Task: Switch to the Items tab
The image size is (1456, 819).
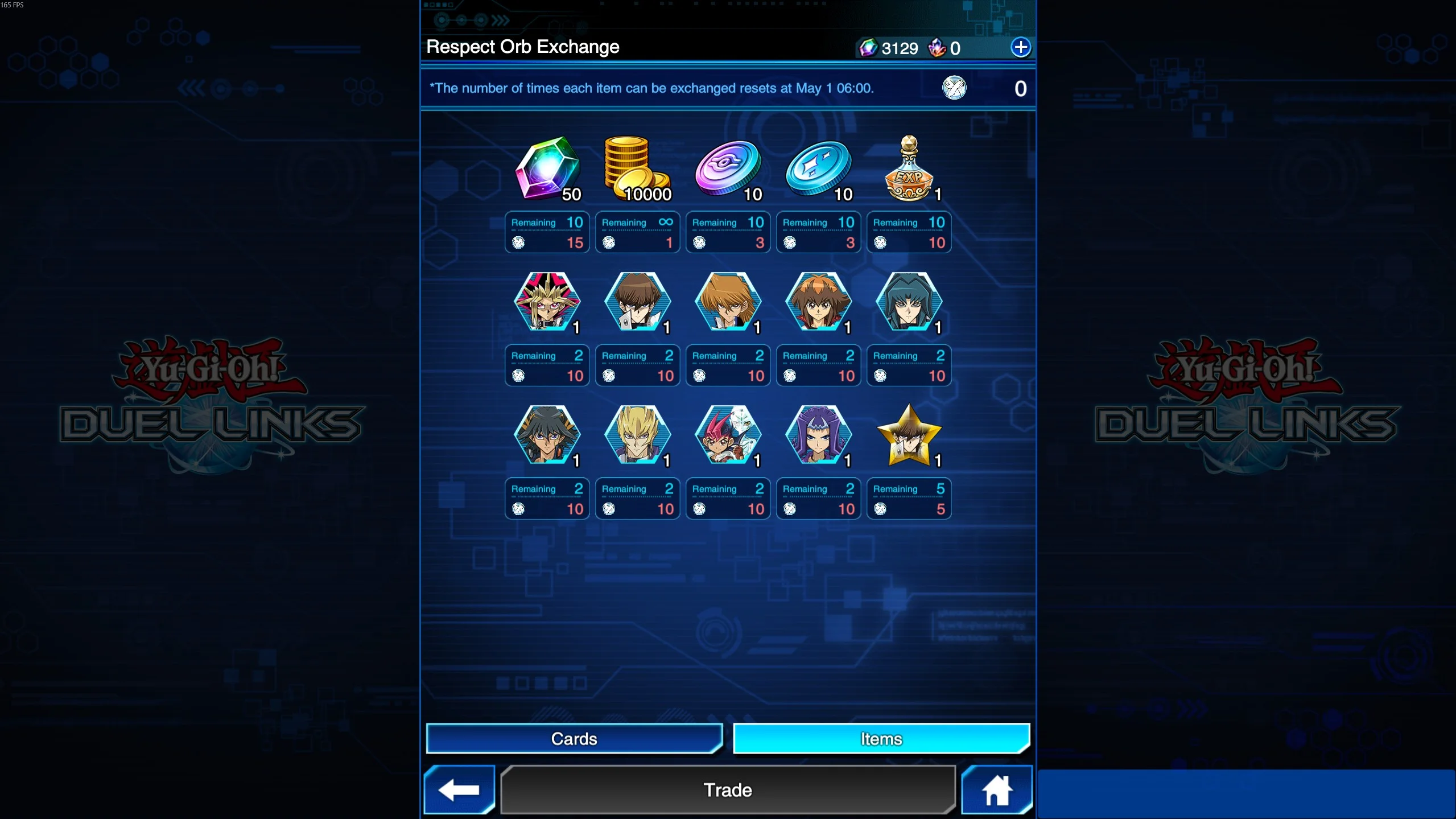Action: (x=881, y=739)
